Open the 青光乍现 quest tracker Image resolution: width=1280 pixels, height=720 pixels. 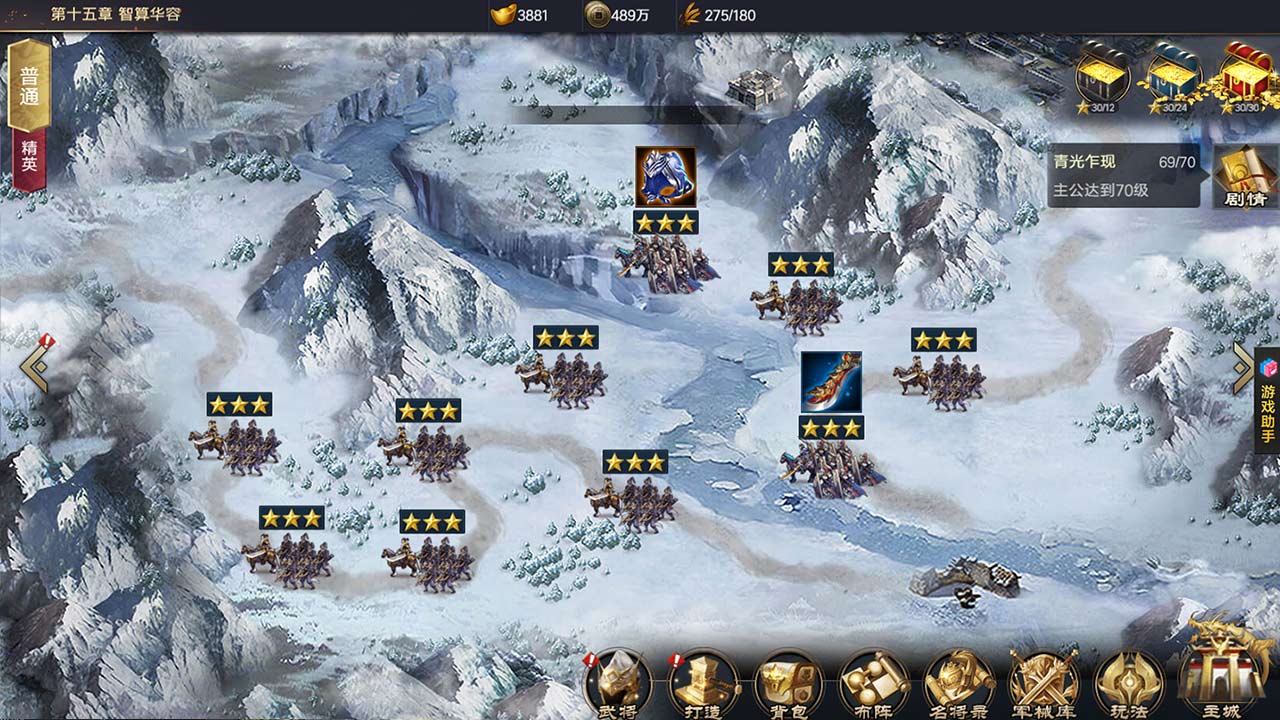pyautogui.click(x=1123, y=174)
